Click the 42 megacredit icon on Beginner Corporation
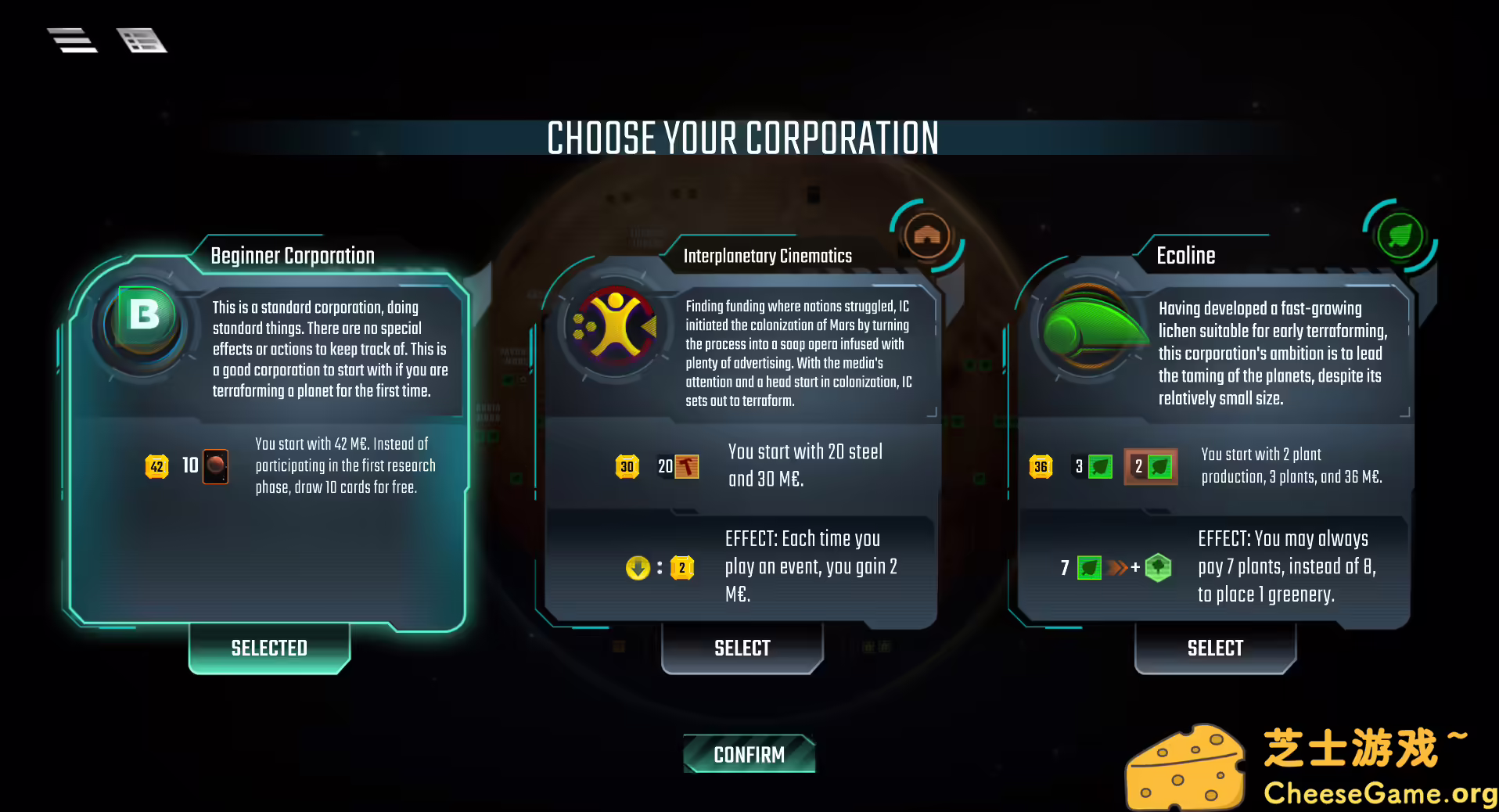The height and width of the screenshot is (812, 1499). pyautogui.click(x=156, y=466)
